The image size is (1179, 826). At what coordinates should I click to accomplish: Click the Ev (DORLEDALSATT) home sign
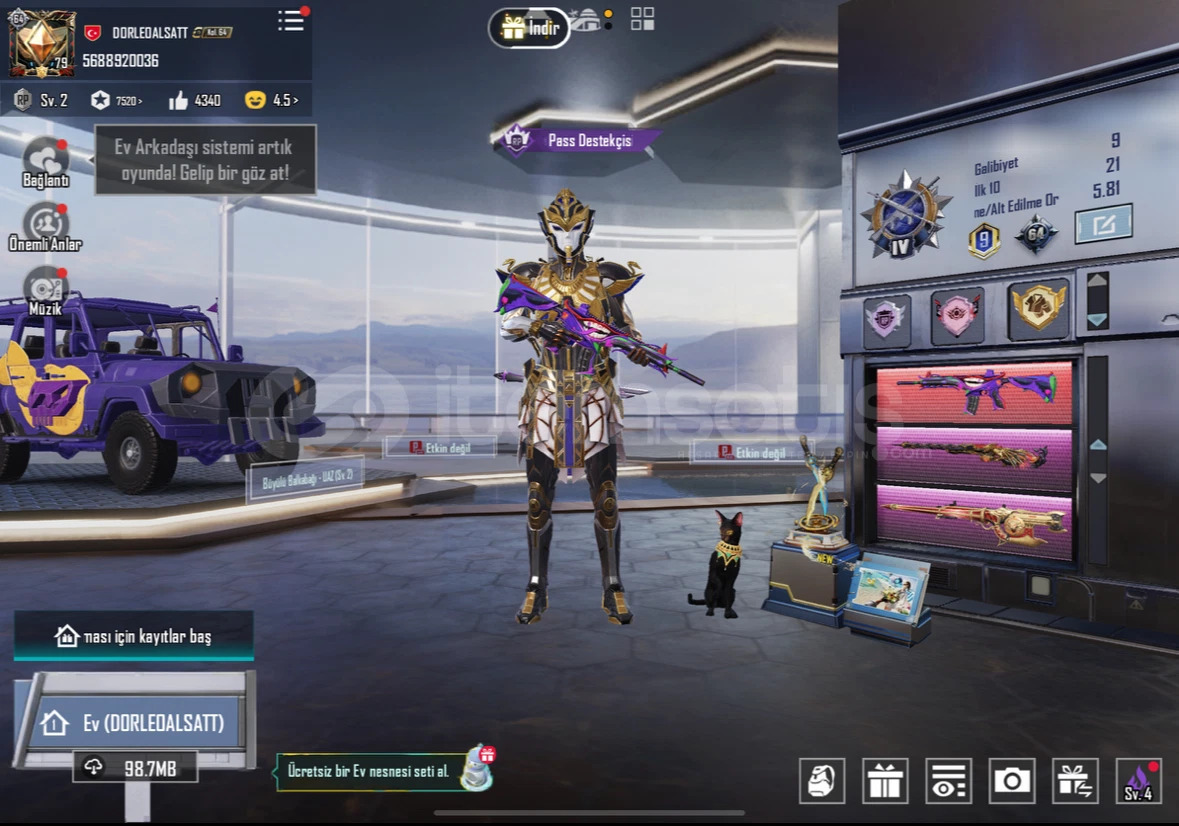pyautogui.click(x=135, y=722)
